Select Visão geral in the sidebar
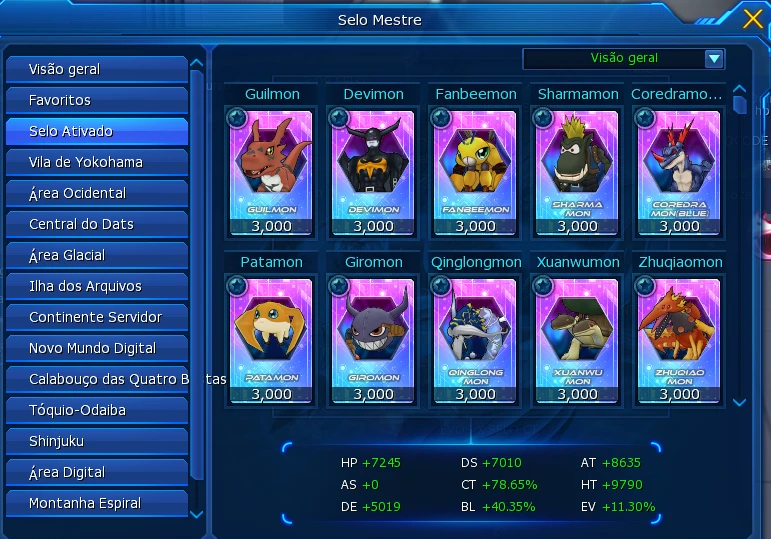Screen dimensions: 771x539 pyautogui.click(x=96, y=70)
